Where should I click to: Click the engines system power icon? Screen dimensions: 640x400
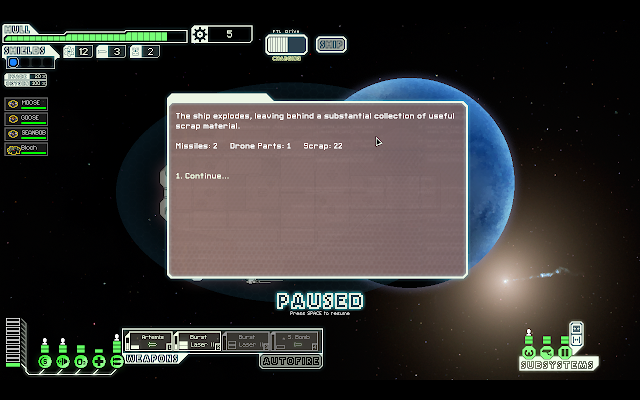(x=62, y=361)
